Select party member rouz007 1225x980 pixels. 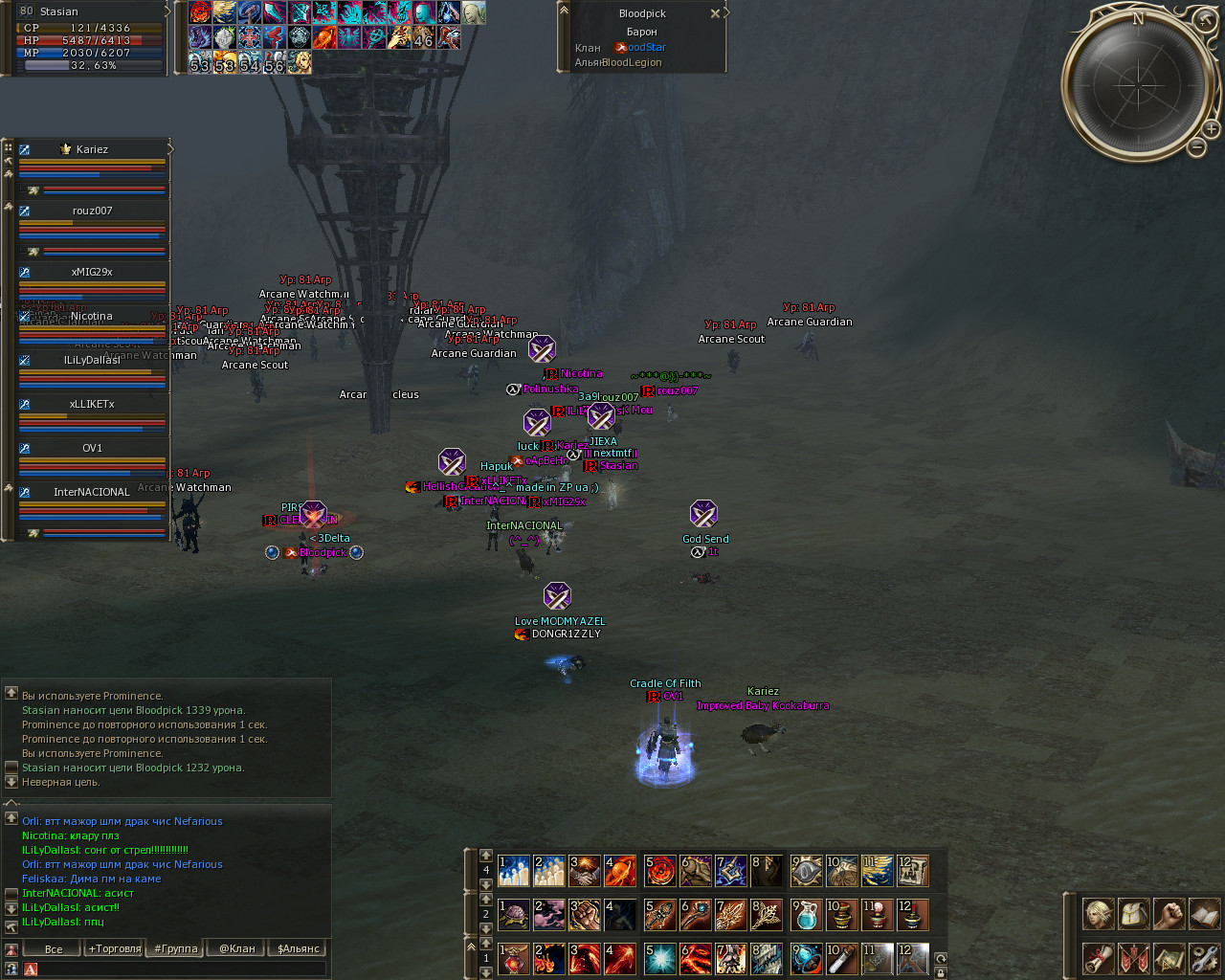pos(92,211)
